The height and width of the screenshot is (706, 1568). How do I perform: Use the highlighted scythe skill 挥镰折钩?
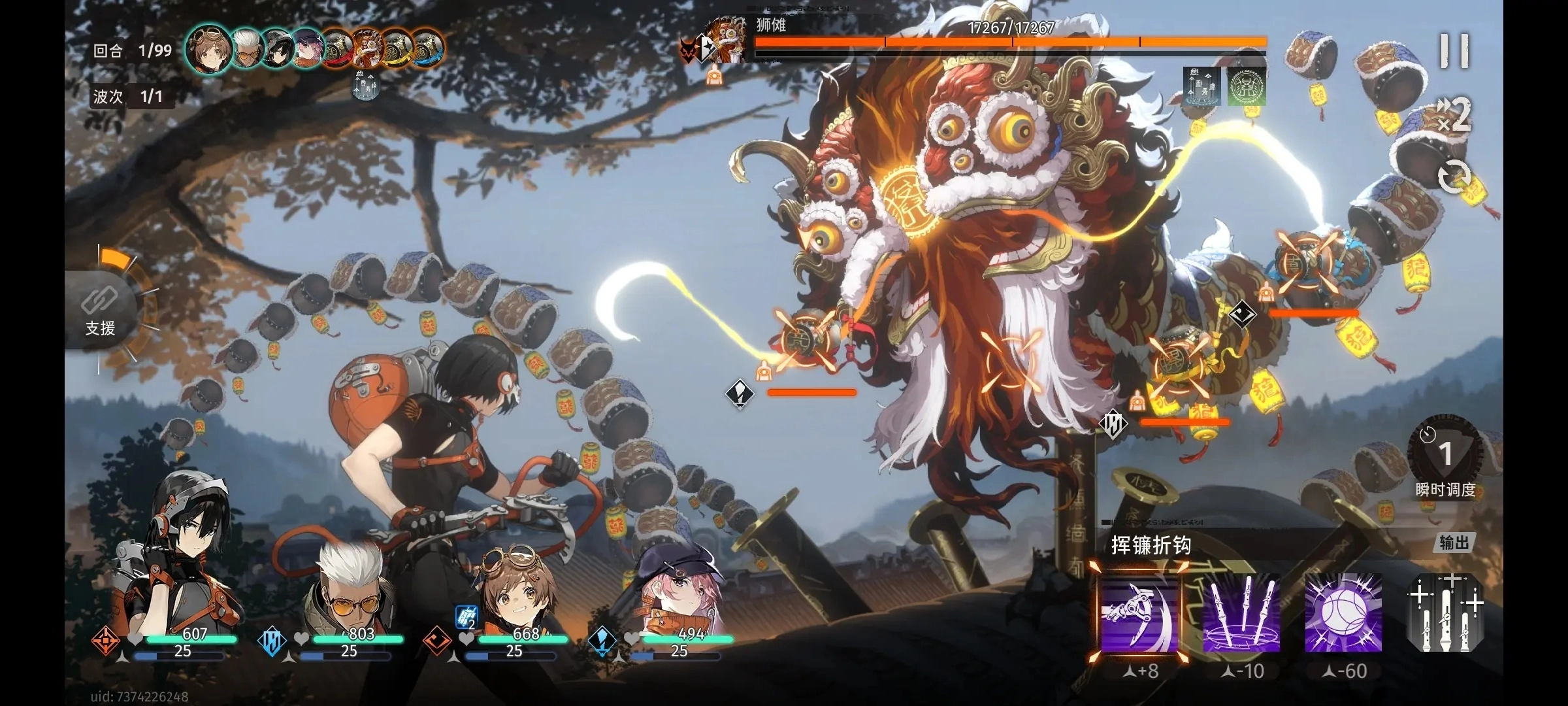(1139, 613)
